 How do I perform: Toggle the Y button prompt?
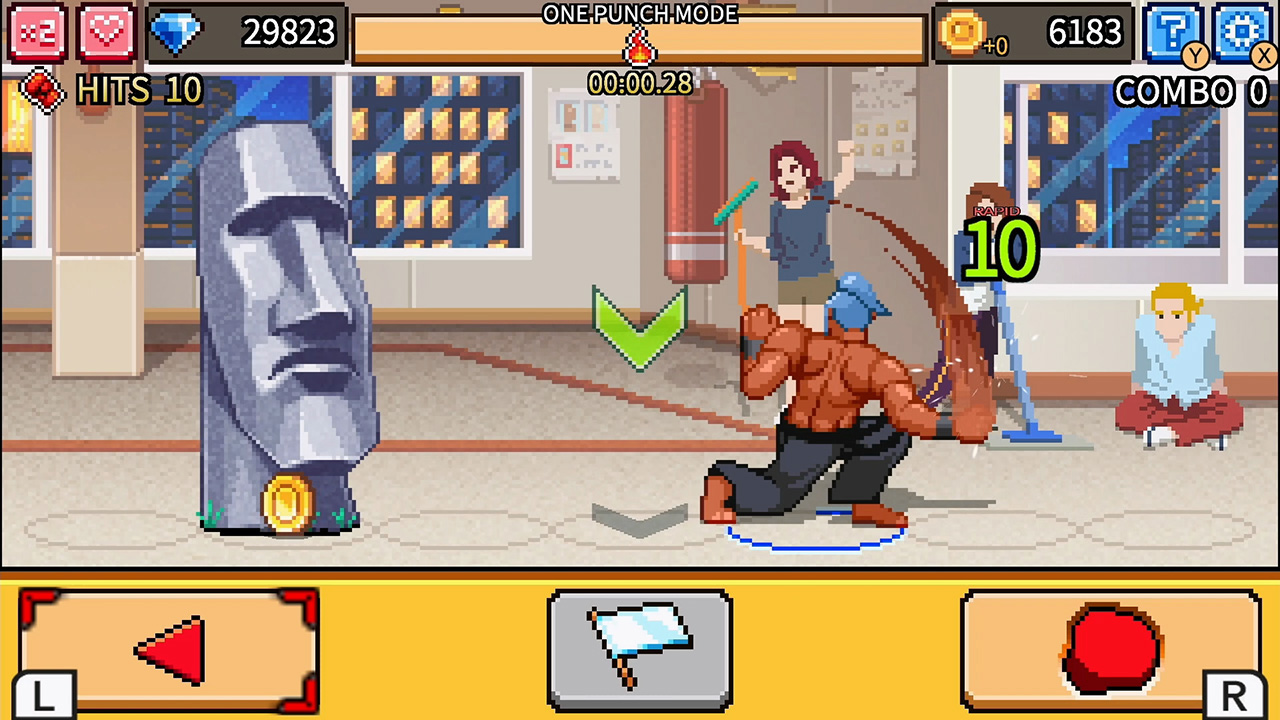[1196, 57]
